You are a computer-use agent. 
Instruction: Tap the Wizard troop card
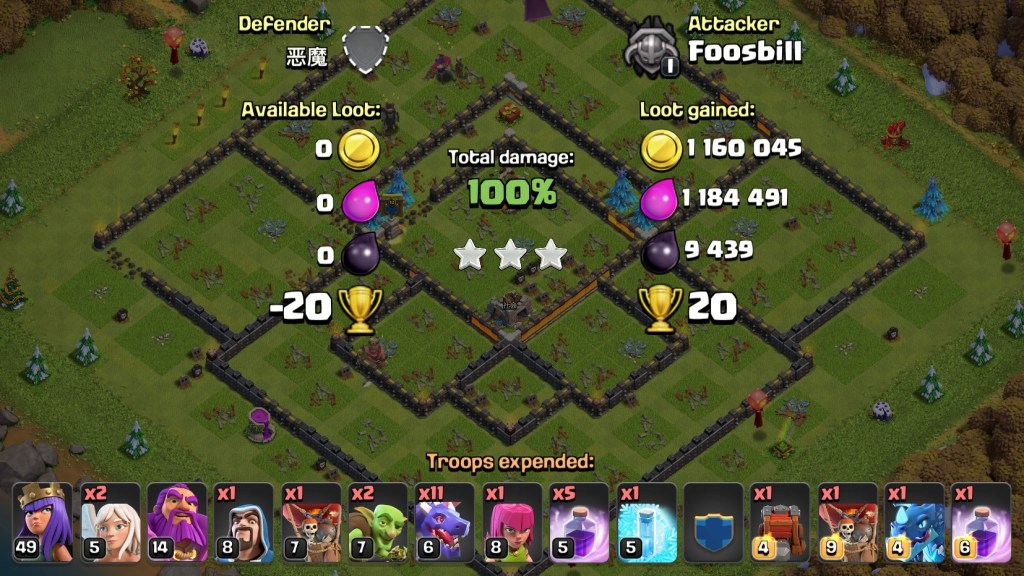(x=244, y=522)
